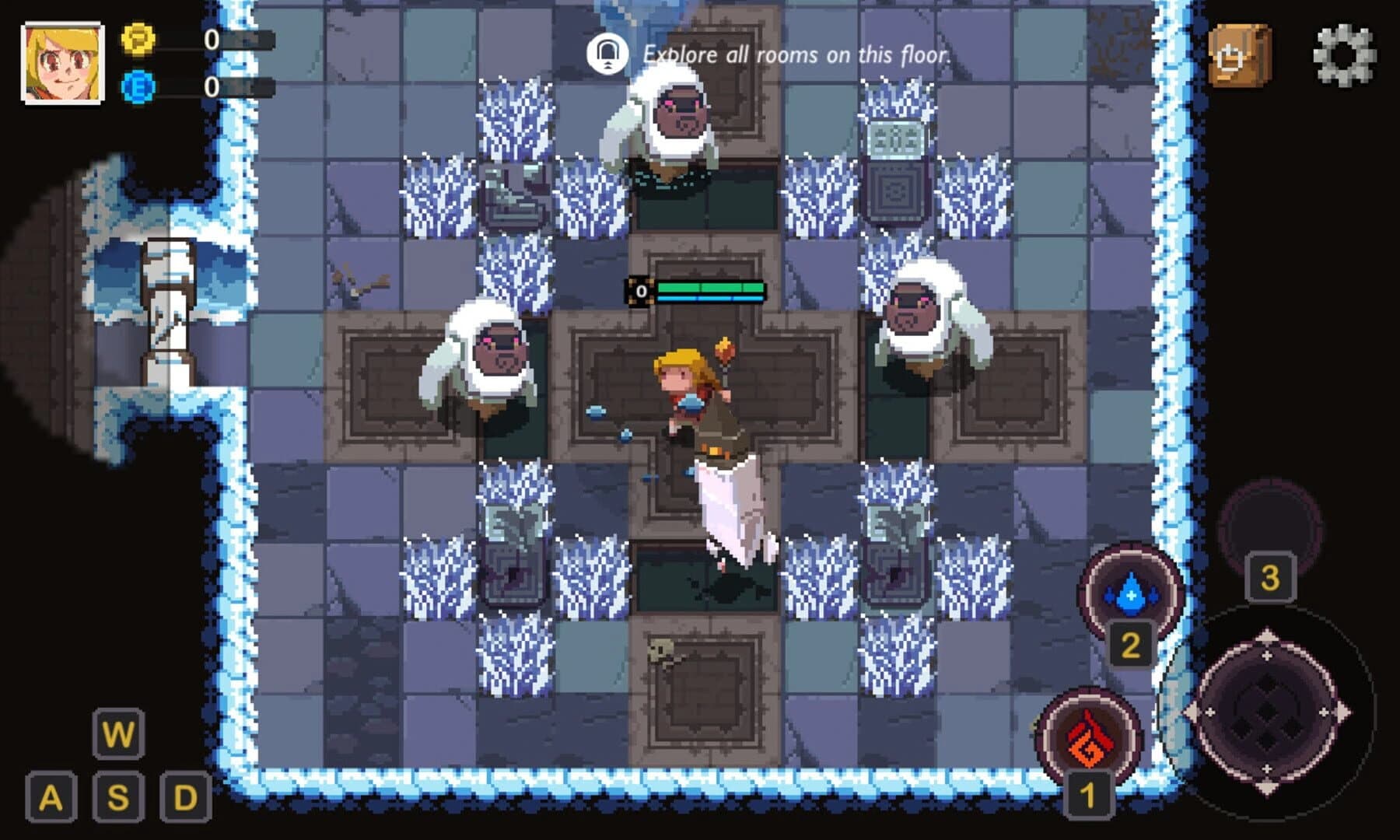Tap the 'Explore all rooms on this floor' objective
The image size is (1400, 840).
pos(796,54)
